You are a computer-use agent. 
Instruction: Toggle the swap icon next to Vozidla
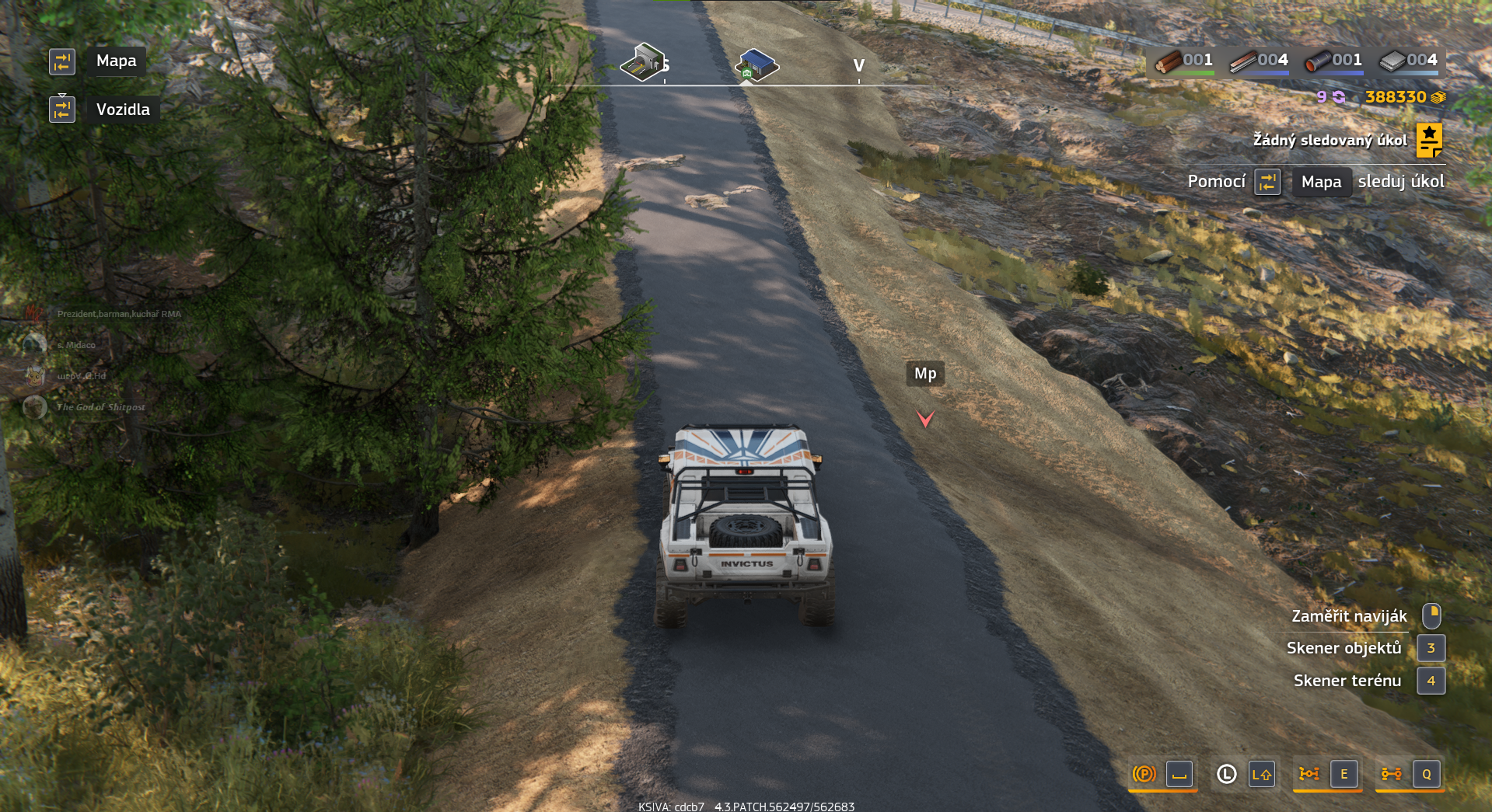pos(62,109)
